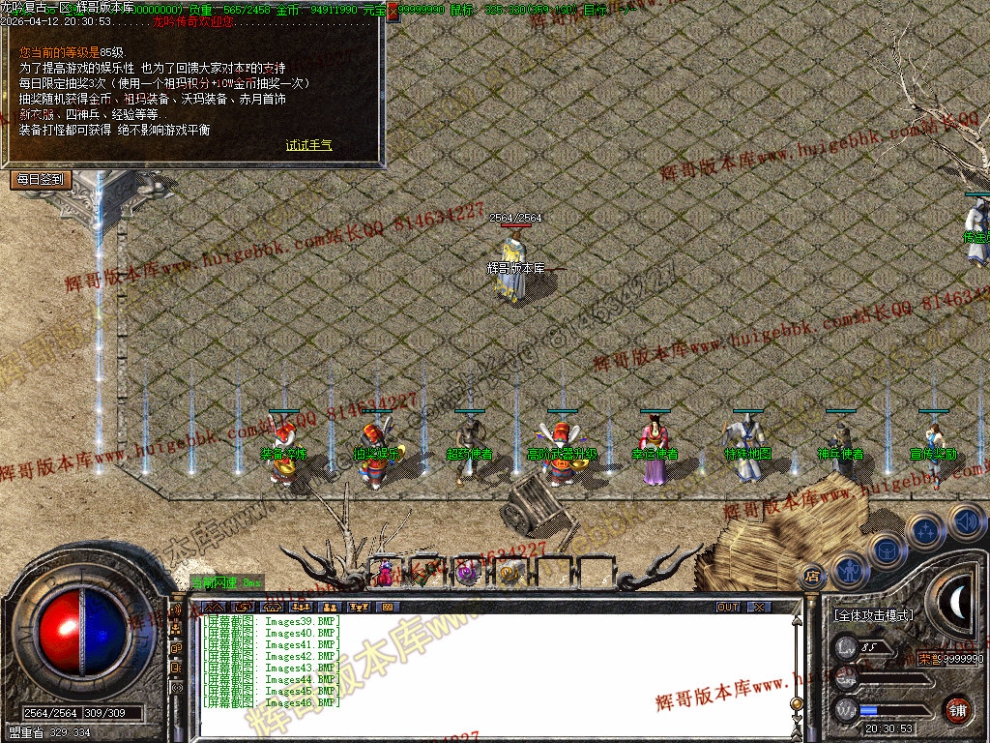Image resolution: width=990 pixels, height=743 pixels.
Task: Open the 每日签到 daily sign-in
Action: pyautogui.click(x=40, y=180)
